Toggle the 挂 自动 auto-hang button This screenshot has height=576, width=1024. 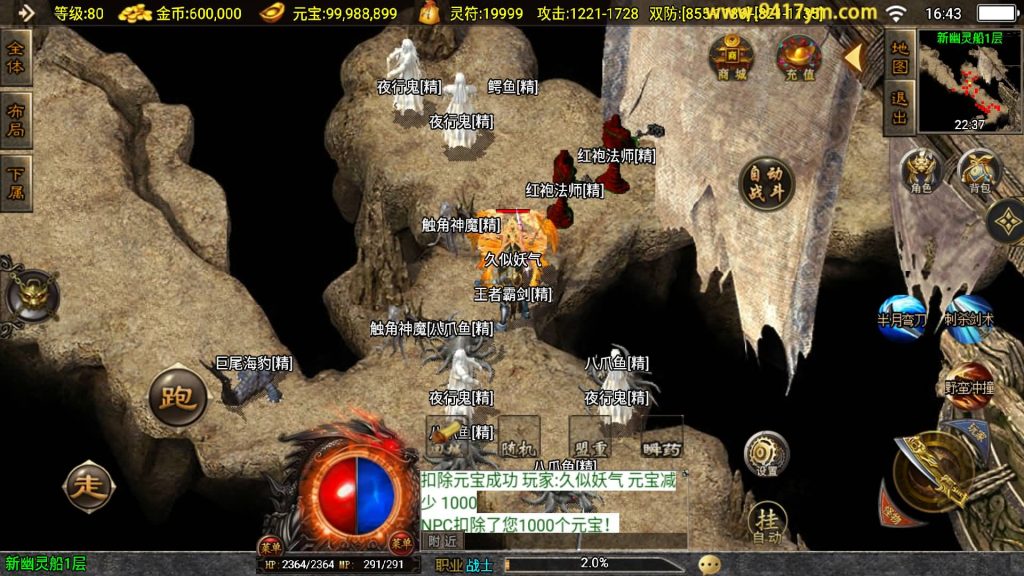tap(767, 523)
